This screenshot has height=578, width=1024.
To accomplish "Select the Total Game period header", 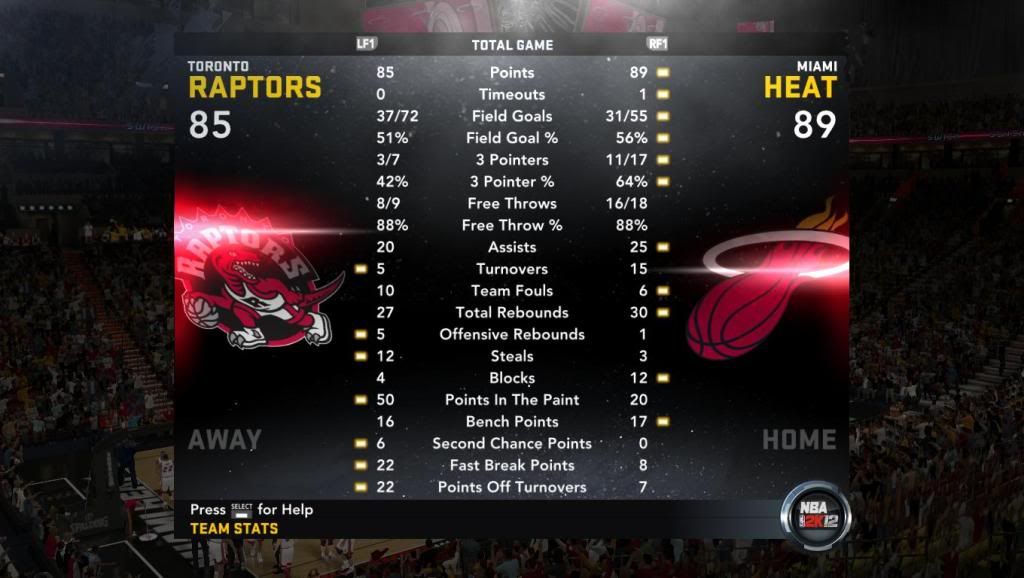I will point(512,45).
